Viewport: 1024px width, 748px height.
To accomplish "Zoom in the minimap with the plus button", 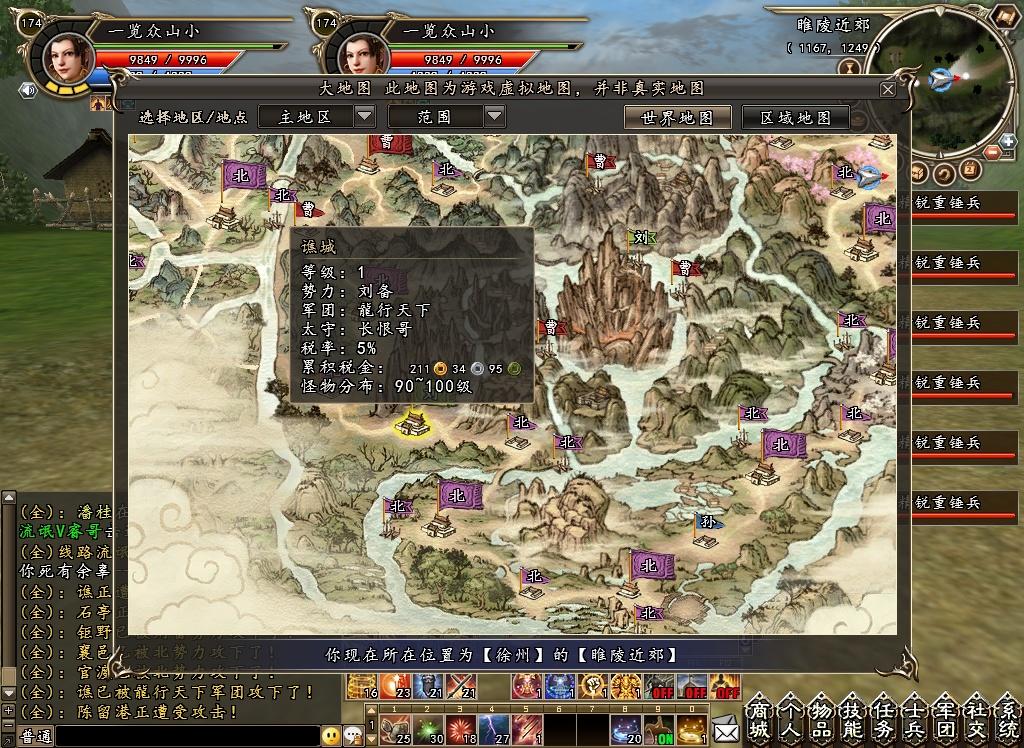I will (1008, 141).
